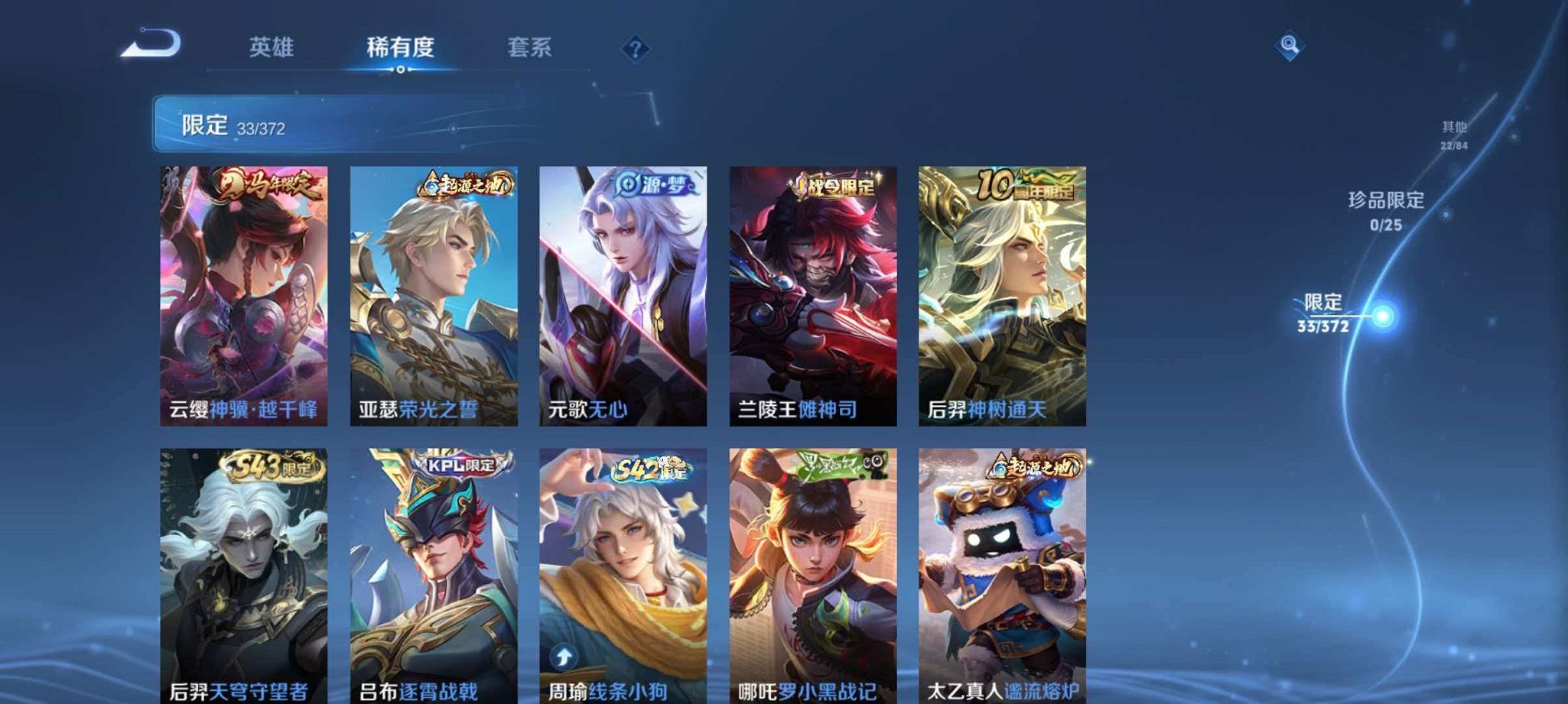Switch to the 套系 tab
The image size is (1568, 704).
(x=531, y=46)
